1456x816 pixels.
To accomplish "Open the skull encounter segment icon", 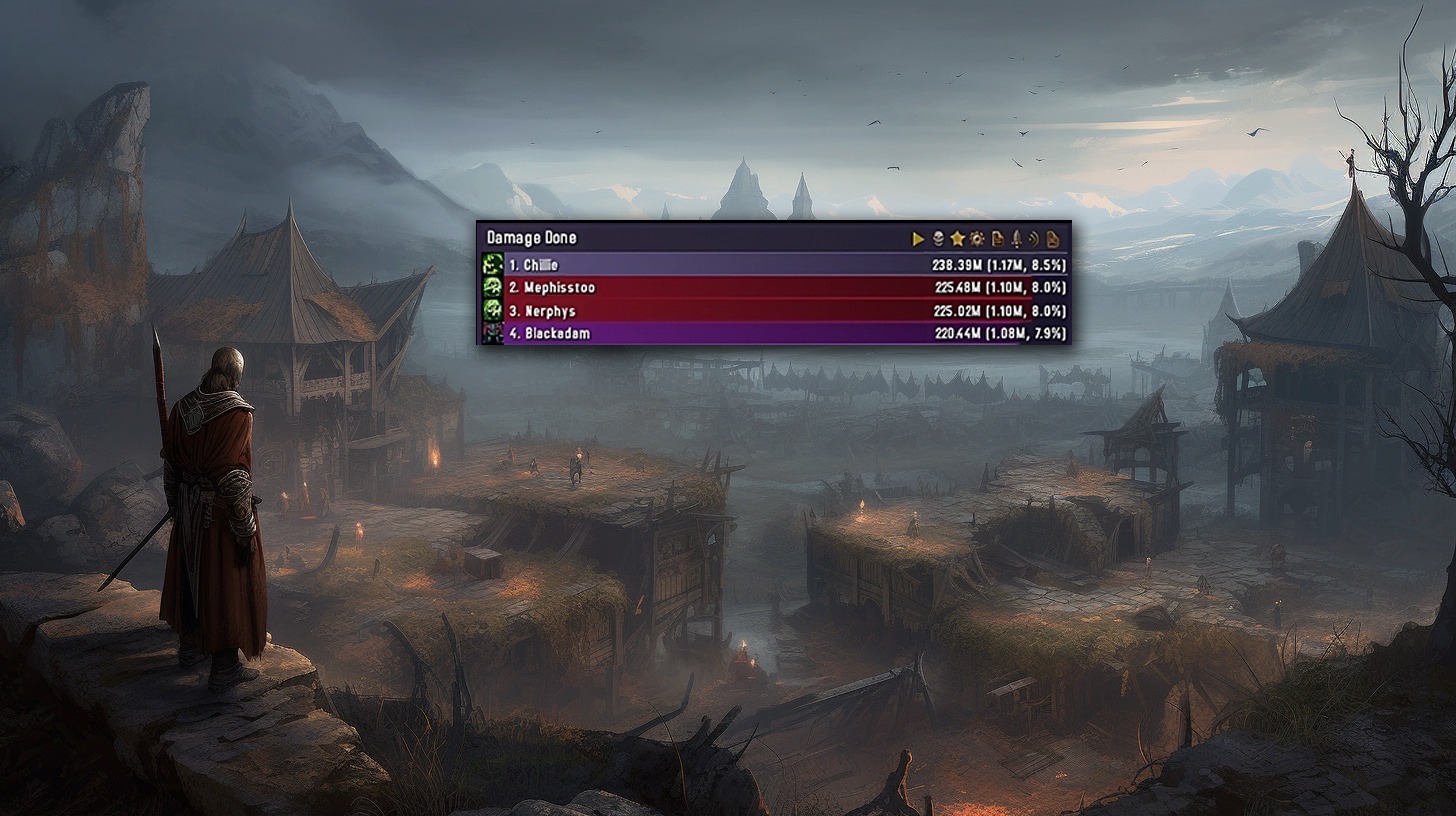I will (x=938, y=239).
